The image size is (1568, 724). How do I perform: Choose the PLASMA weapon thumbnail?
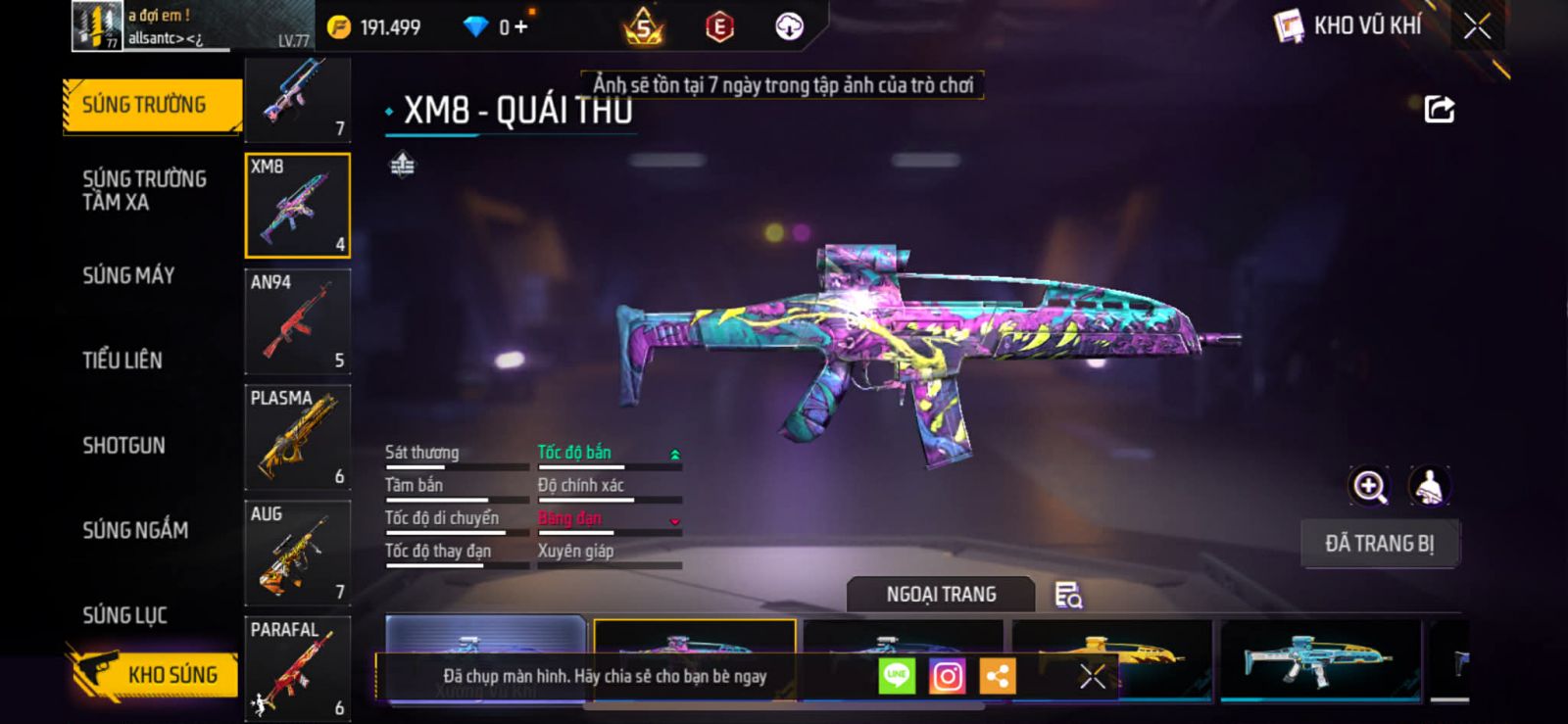297,437
